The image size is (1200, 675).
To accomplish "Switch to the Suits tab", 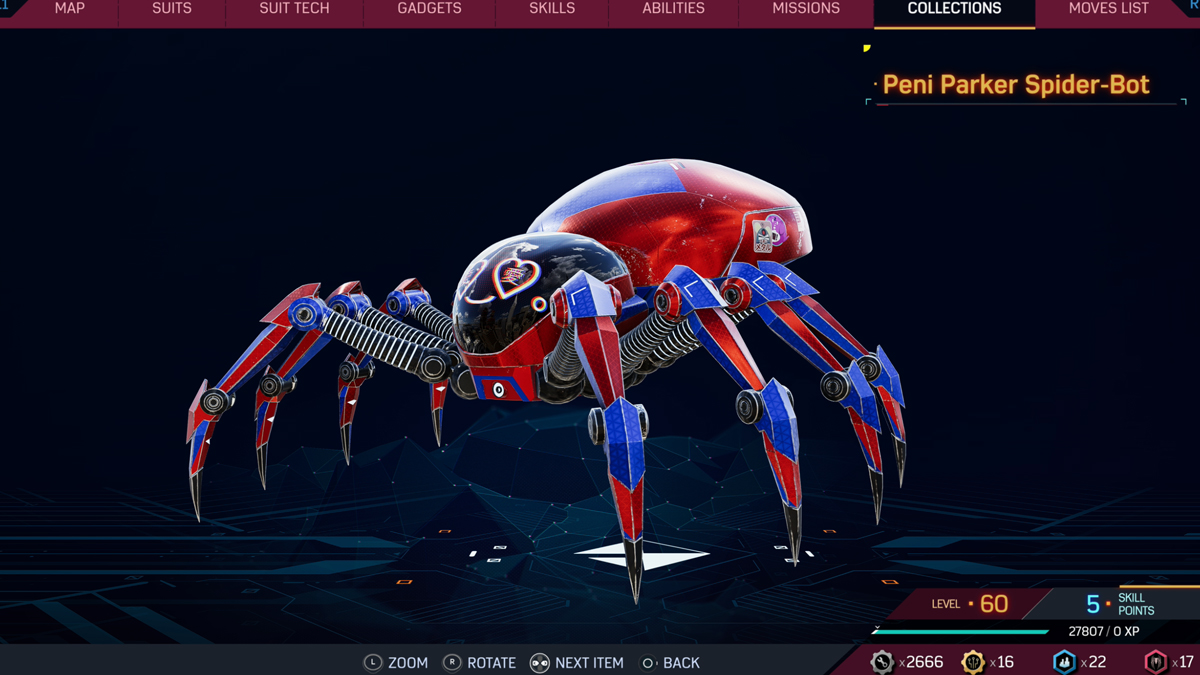I will coord(172,9).
